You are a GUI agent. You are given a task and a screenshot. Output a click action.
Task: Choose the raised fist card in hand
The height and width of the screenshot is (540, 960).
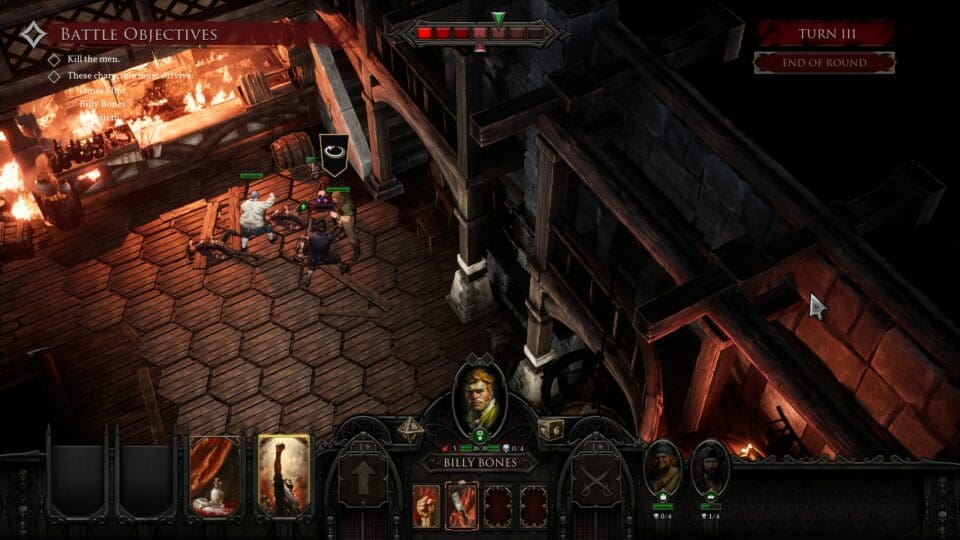(284, 475)
